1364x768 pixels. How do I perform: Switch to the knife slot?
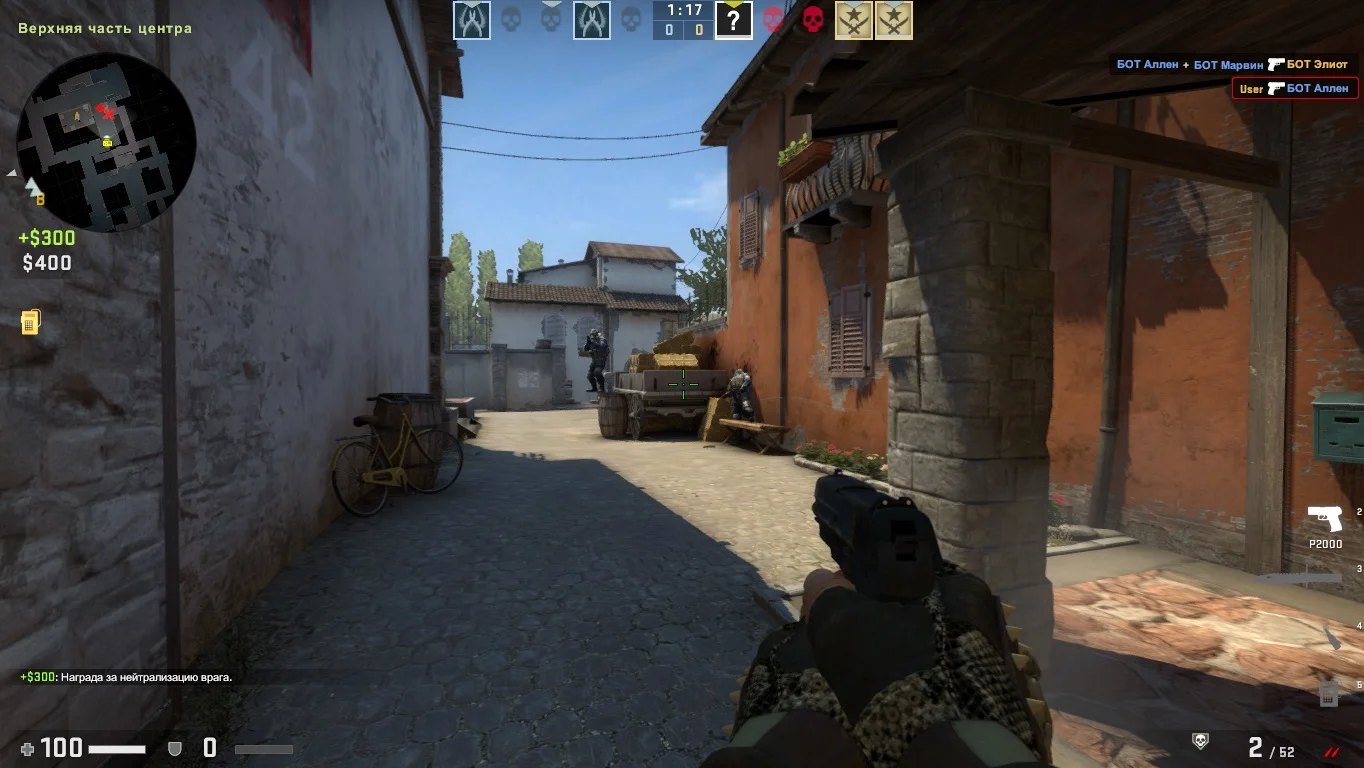click(x=1299, y=578)
